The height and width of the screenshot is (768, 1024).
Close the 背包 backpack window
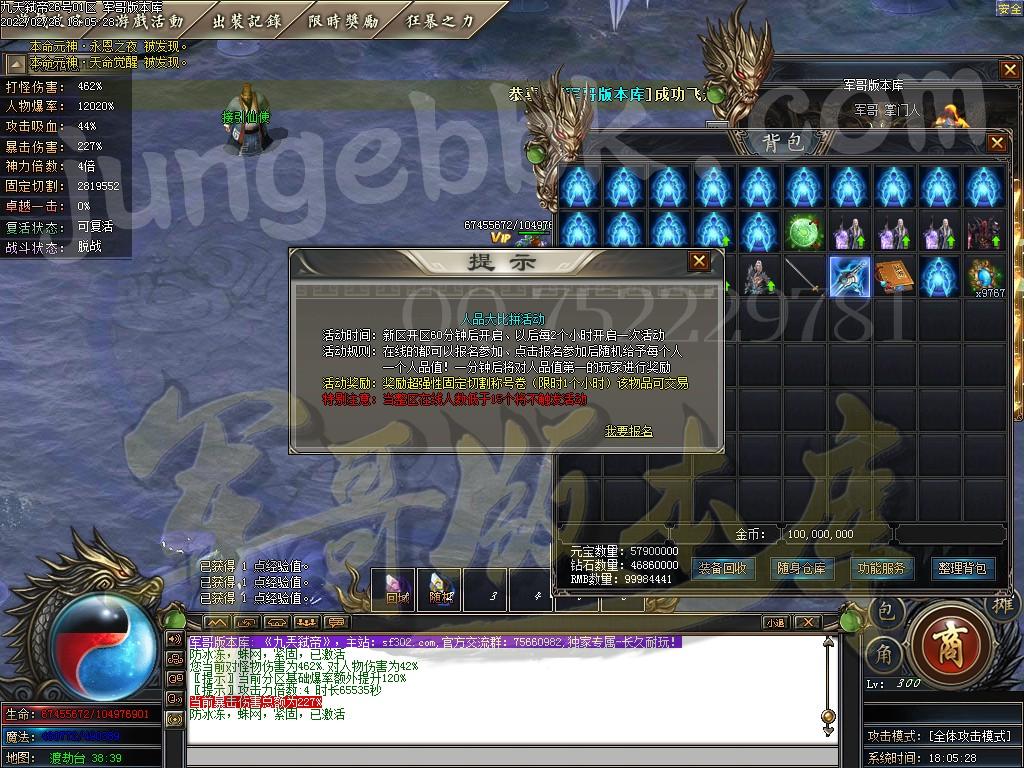click(x=996, y=143)
